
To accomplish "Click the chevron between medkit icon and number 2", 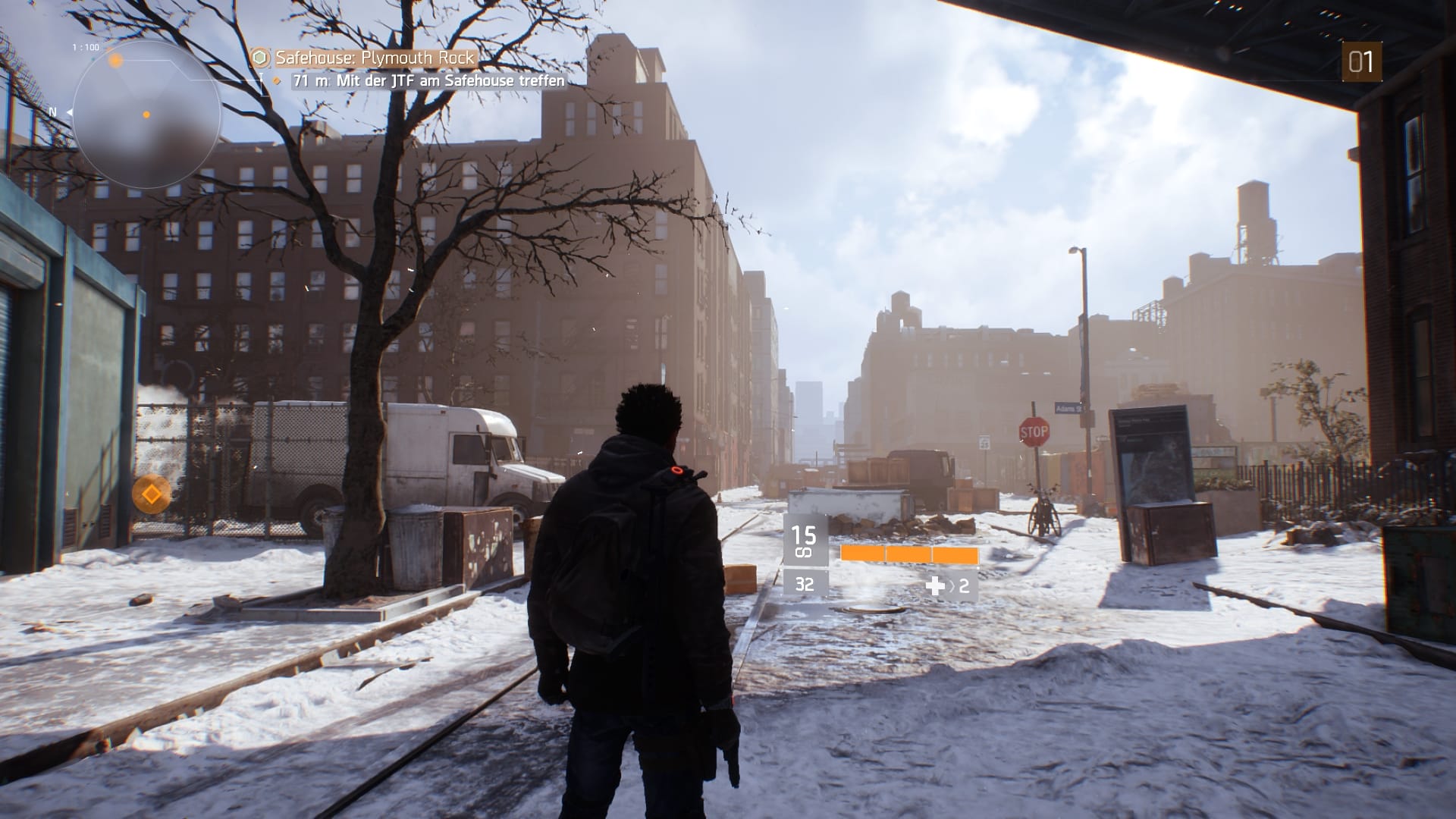I will (953, 585).
